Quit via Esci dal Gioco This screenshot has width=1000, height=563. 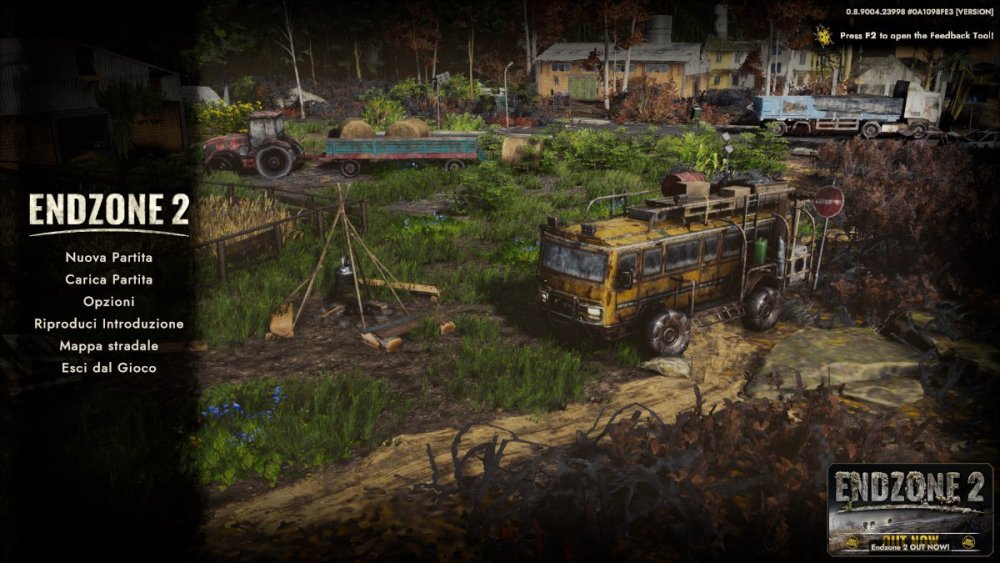click(x=108, y=368)
